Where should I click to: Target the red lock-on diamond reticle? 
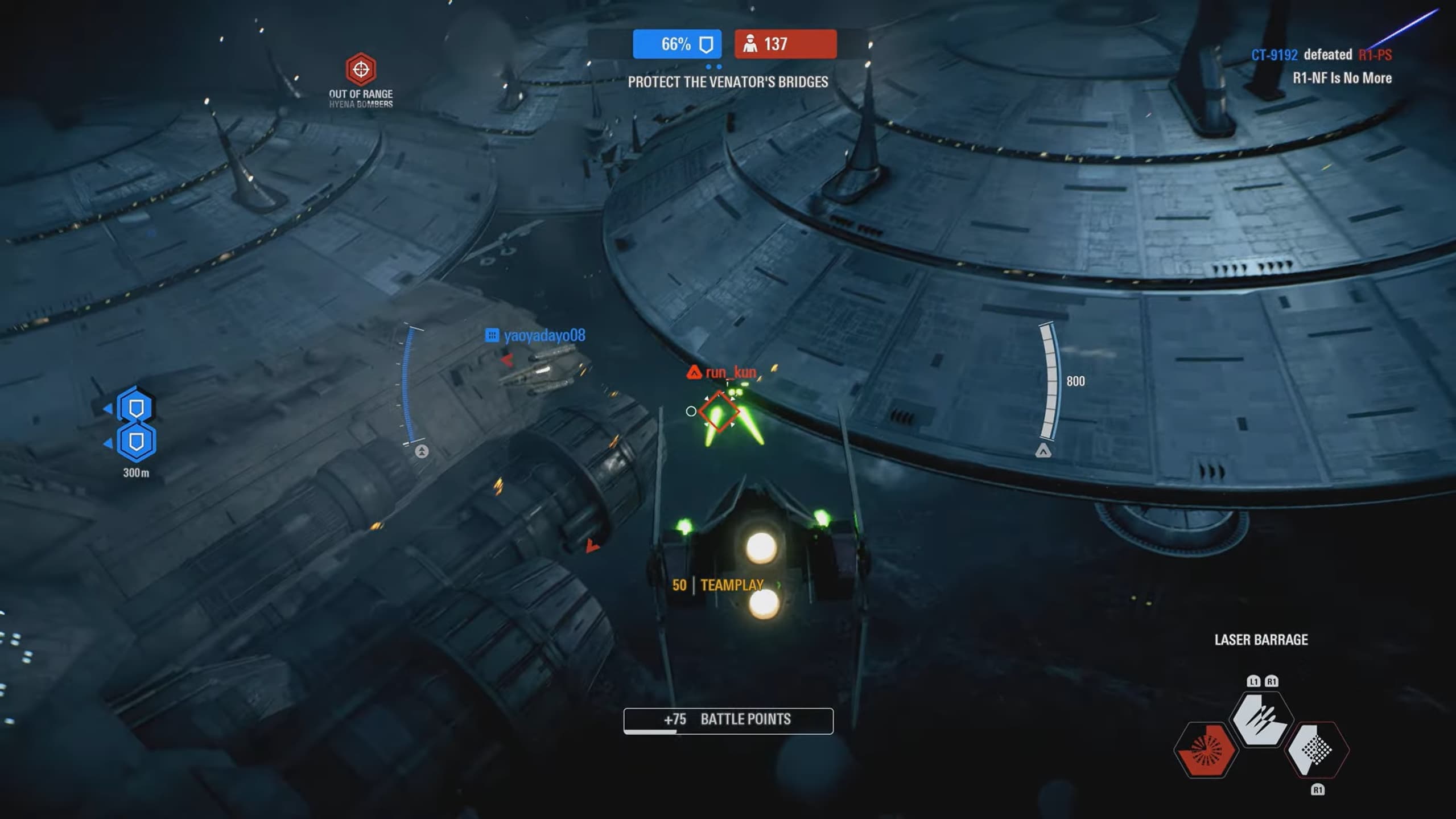(x=719, y=411)
